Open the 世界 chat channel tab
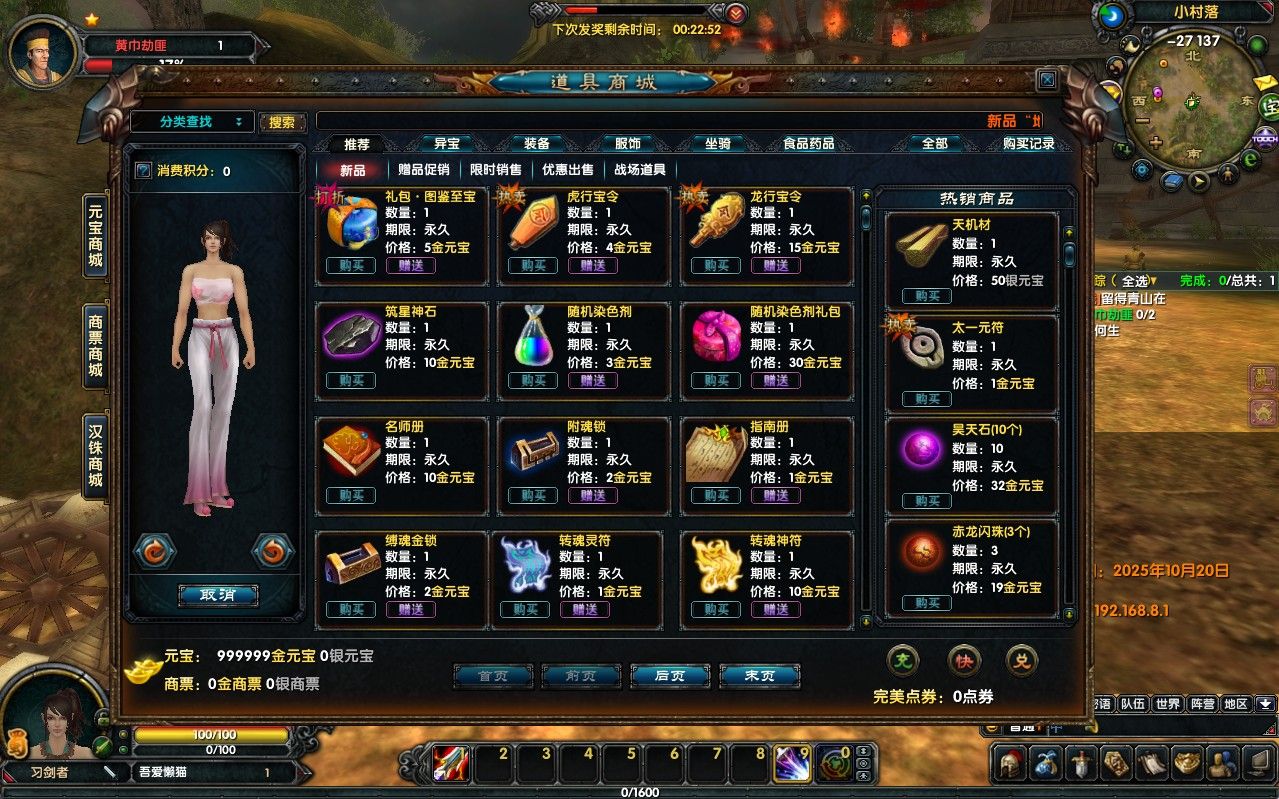Screen dimensions: 1279x799 [x=1167, y=704]
